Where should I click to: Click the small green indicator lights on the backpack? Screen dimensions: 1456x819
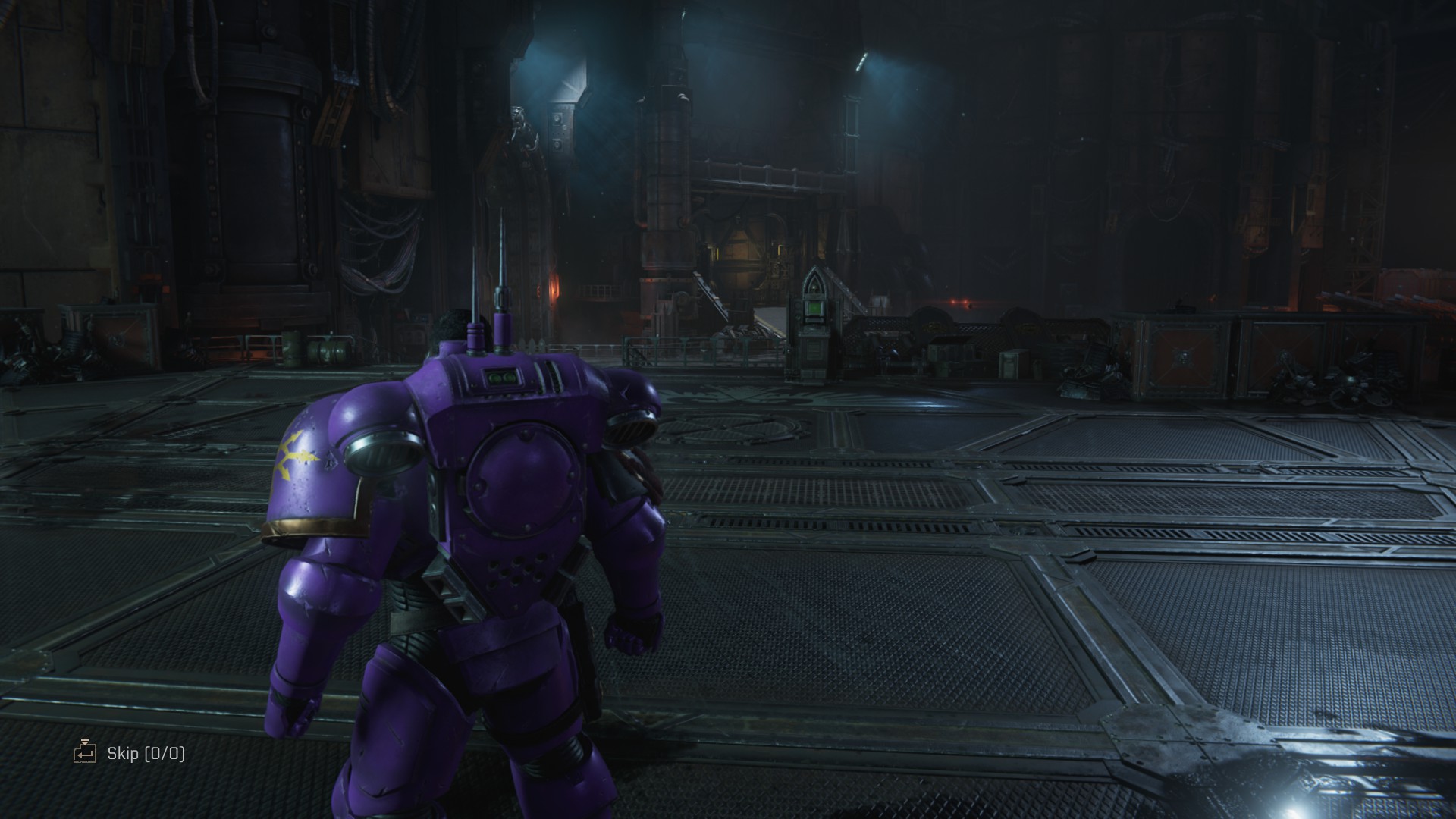click(x=501, y=378)
